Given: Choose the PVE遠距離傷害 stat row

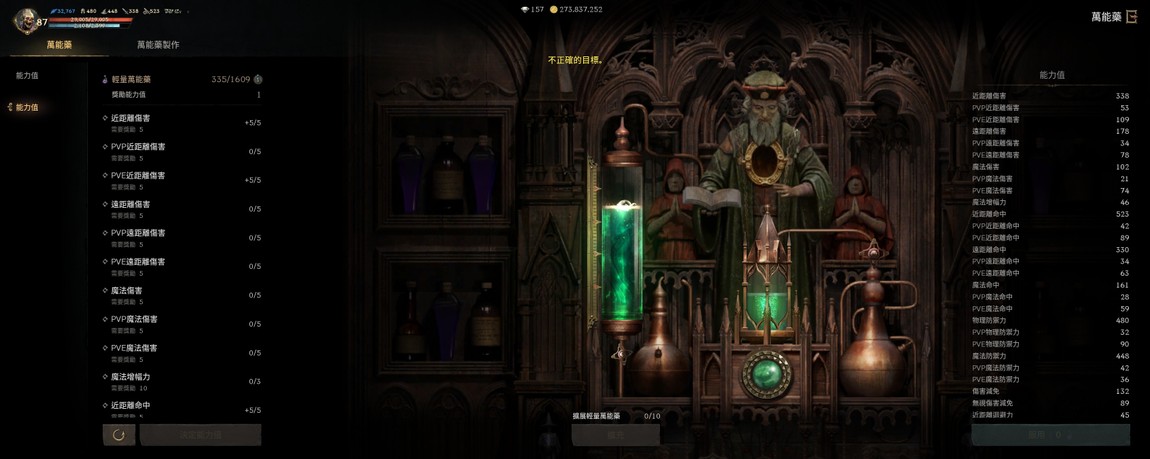Looking at the screenshot, I should (x=181, y=266).
